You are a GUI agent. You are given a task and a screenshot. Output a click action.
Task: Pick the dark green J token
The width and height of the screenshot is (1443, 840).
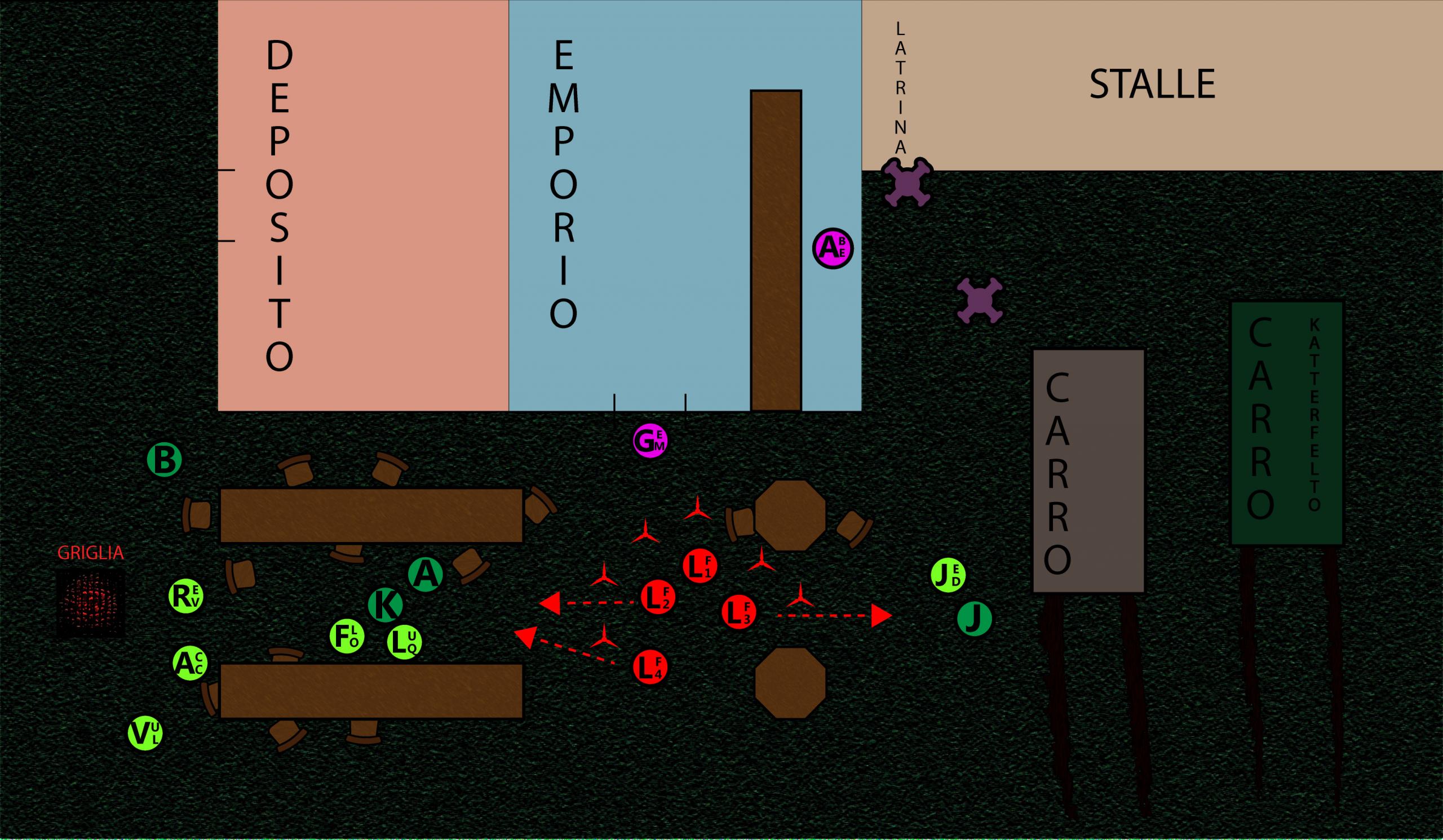(975, 619)
